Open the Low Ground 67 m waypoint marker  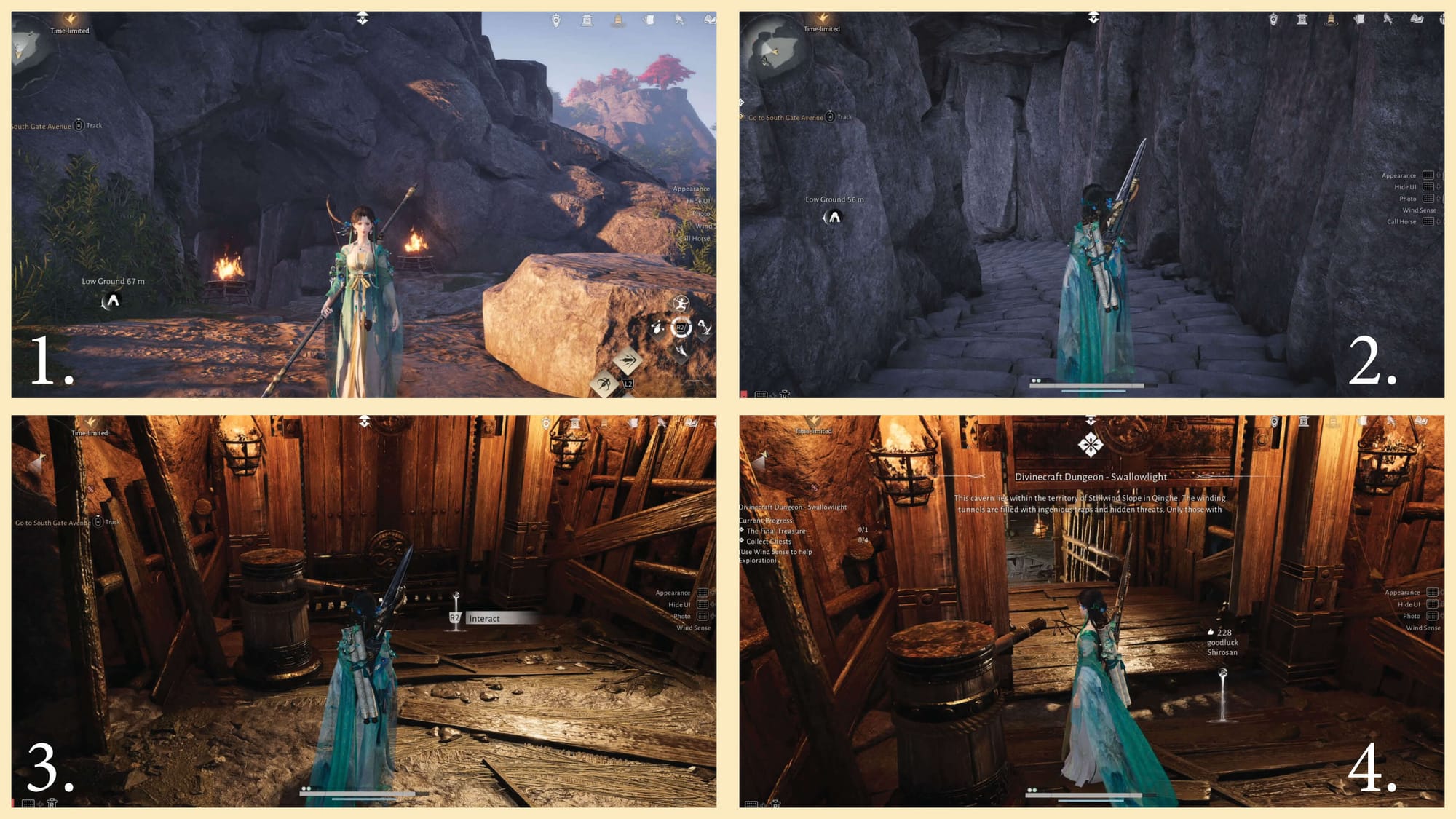[112, 300]
